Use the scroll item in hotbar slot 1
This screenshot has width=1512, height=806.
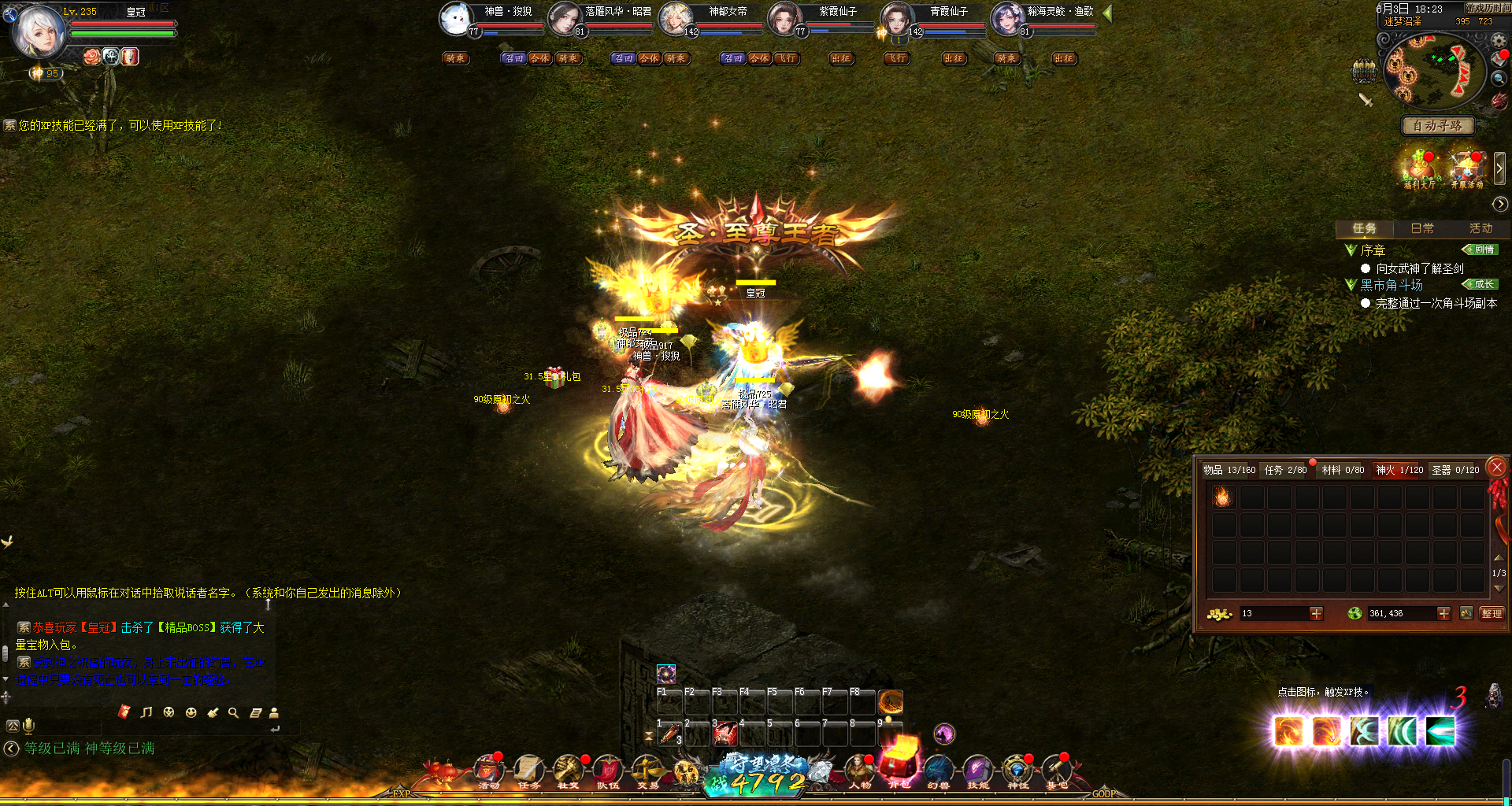[669, 734]
